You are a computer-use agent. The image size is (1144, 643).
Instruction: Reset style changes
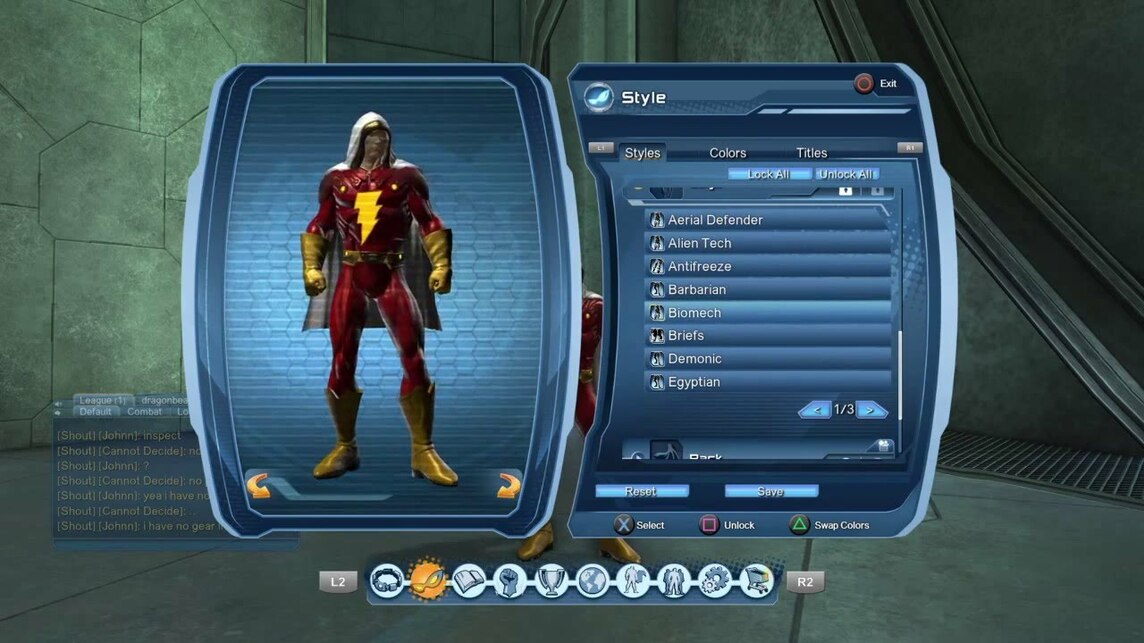tap(641, 491)
